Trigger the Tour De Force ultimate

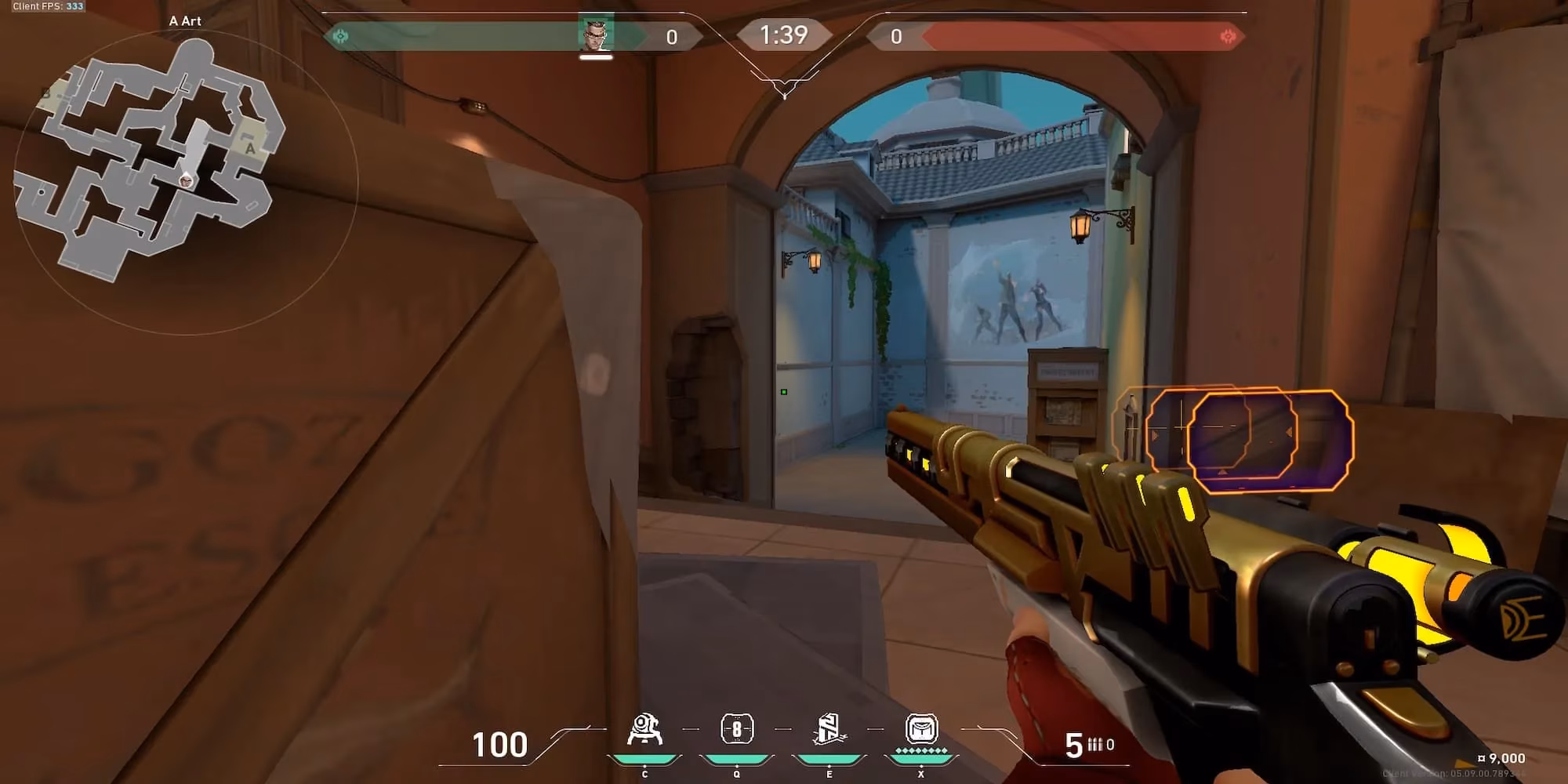[921, 730]
